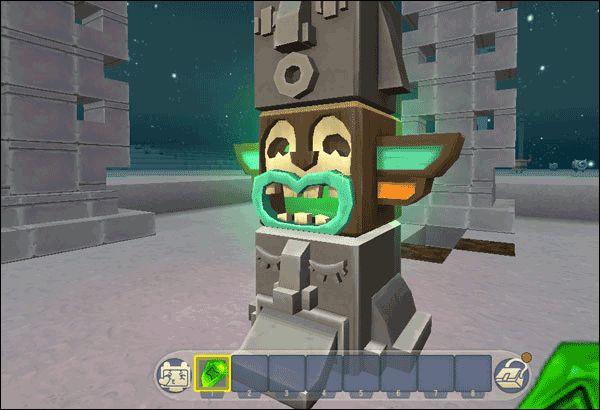Select the green item in the hotbar

pyautogui.click(x=212, y=374)
